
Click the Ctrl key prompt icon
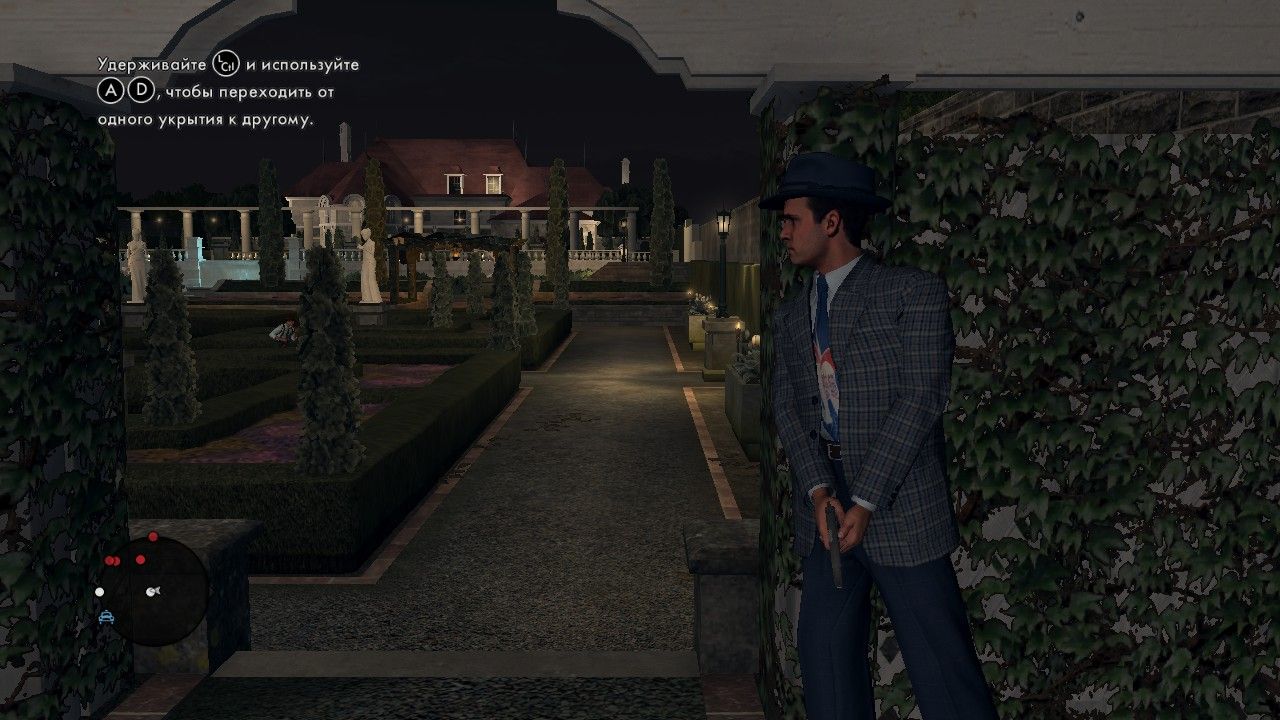click(x=225, y=65)
